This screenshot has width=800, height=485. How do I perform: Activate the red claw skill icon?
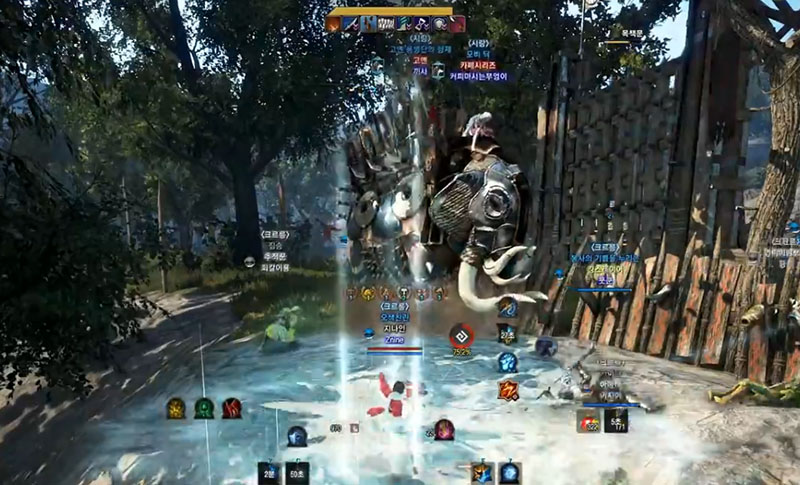(x=232, y=408)
